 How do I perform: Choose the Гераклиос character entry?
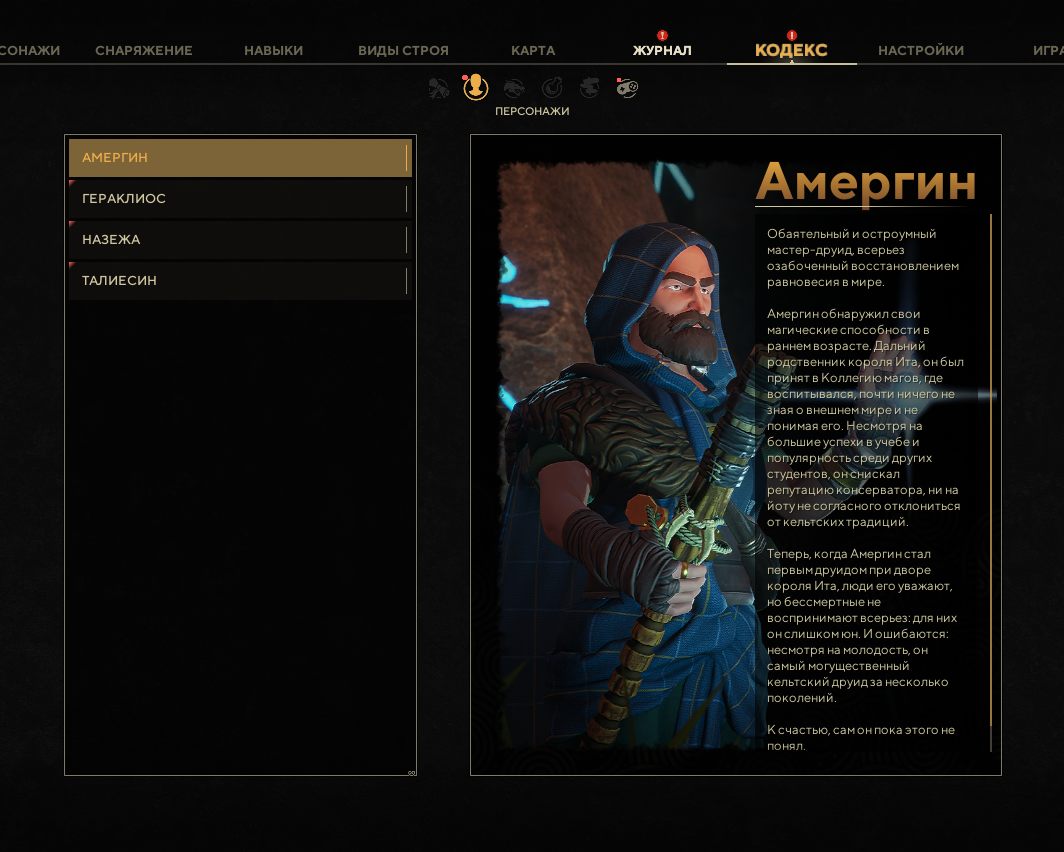pos(240,199)
